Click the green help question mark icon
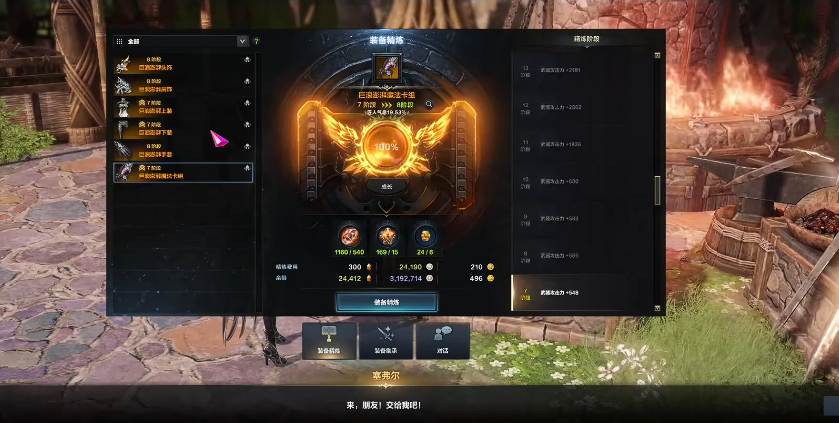839x423 pixels. click(x=256, y=42)
